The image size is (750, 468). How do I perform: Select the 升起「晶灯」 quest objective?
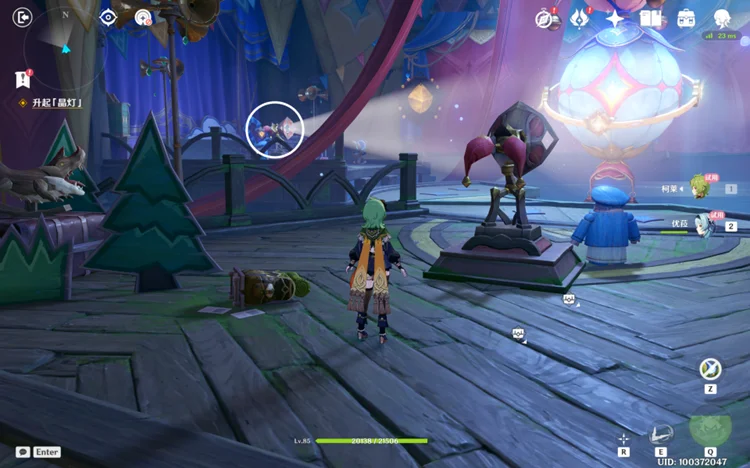point(55,103)
